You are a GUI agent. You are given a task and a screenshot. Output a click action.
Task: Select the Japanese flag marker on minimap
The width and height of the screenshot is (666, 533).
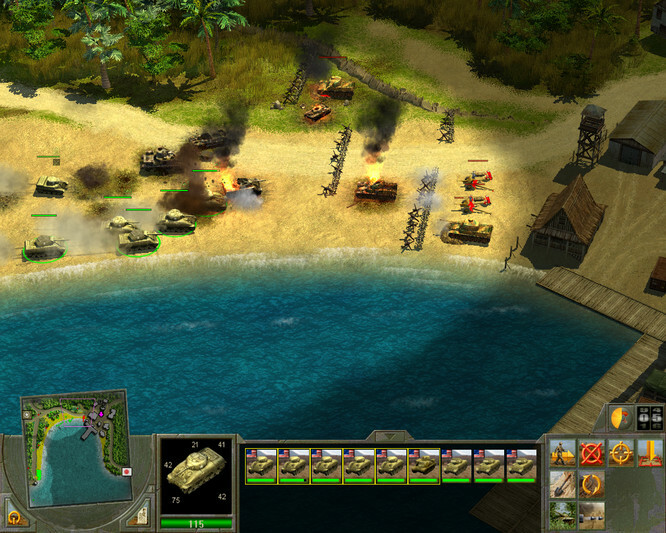127,471
